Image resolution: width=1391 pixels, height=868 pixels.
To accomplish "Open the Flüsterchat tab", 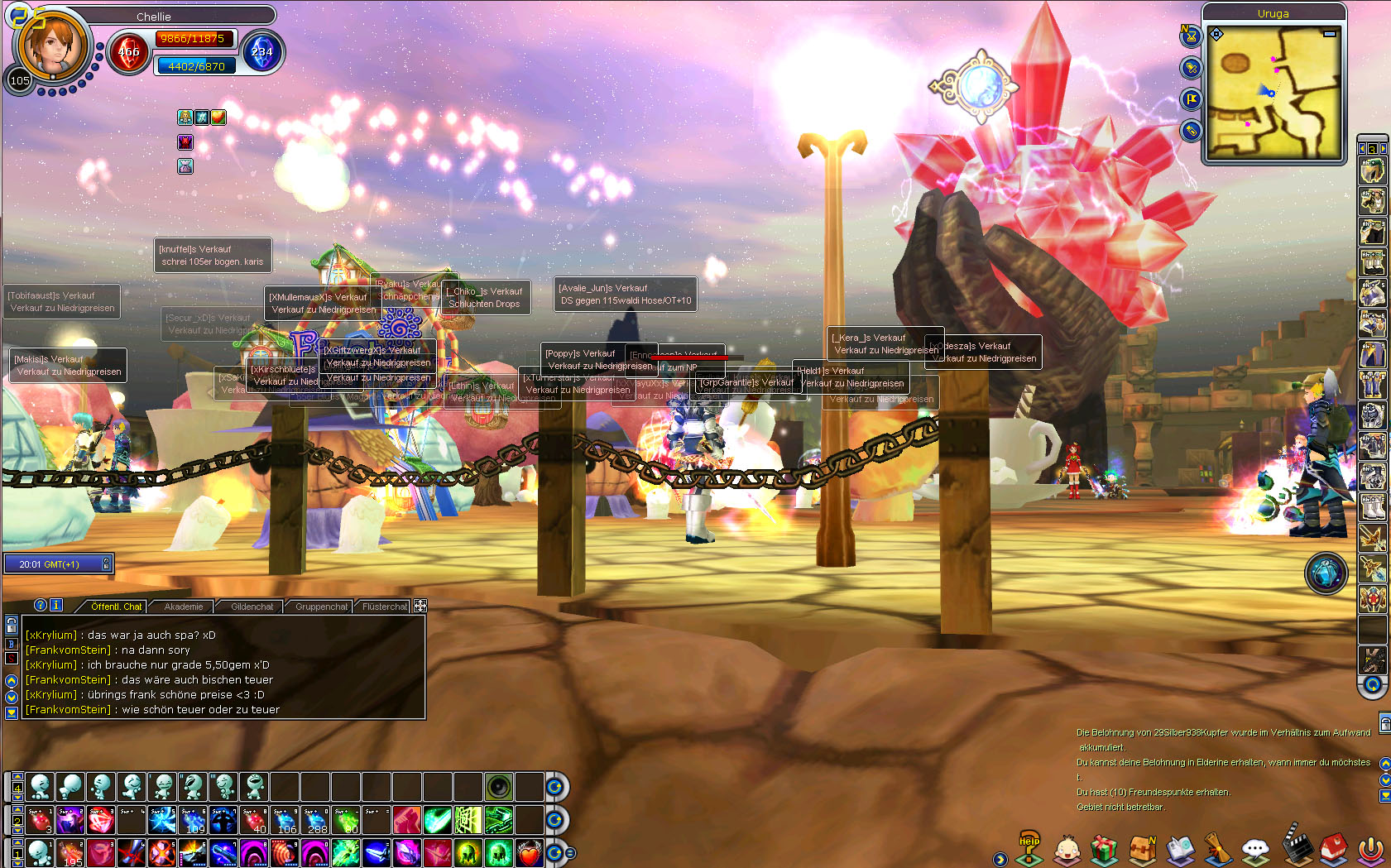I will (385, 607).
